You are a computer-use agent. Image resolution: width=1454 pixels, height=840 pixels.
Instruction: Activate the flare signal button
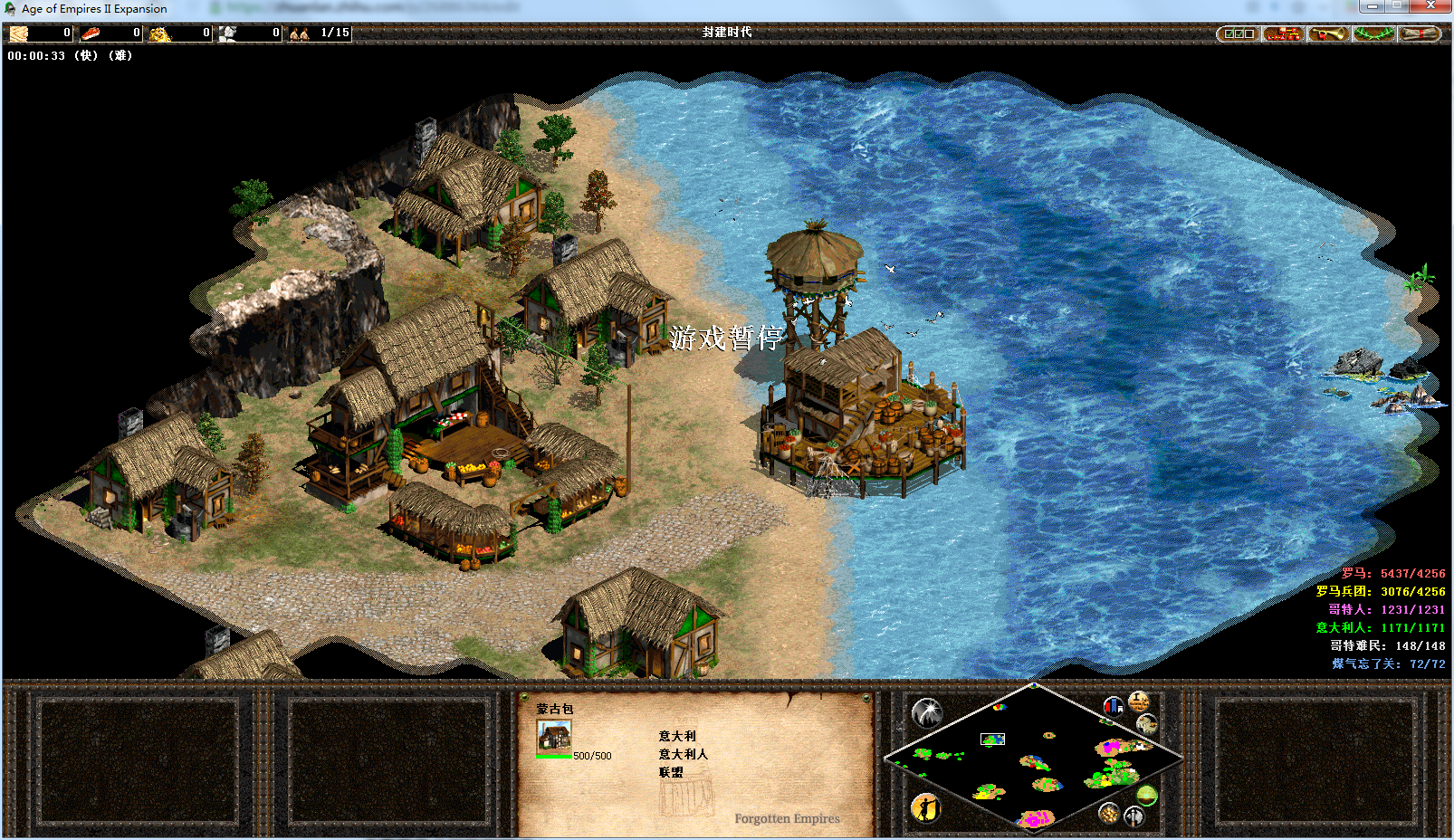pos(926,713)
